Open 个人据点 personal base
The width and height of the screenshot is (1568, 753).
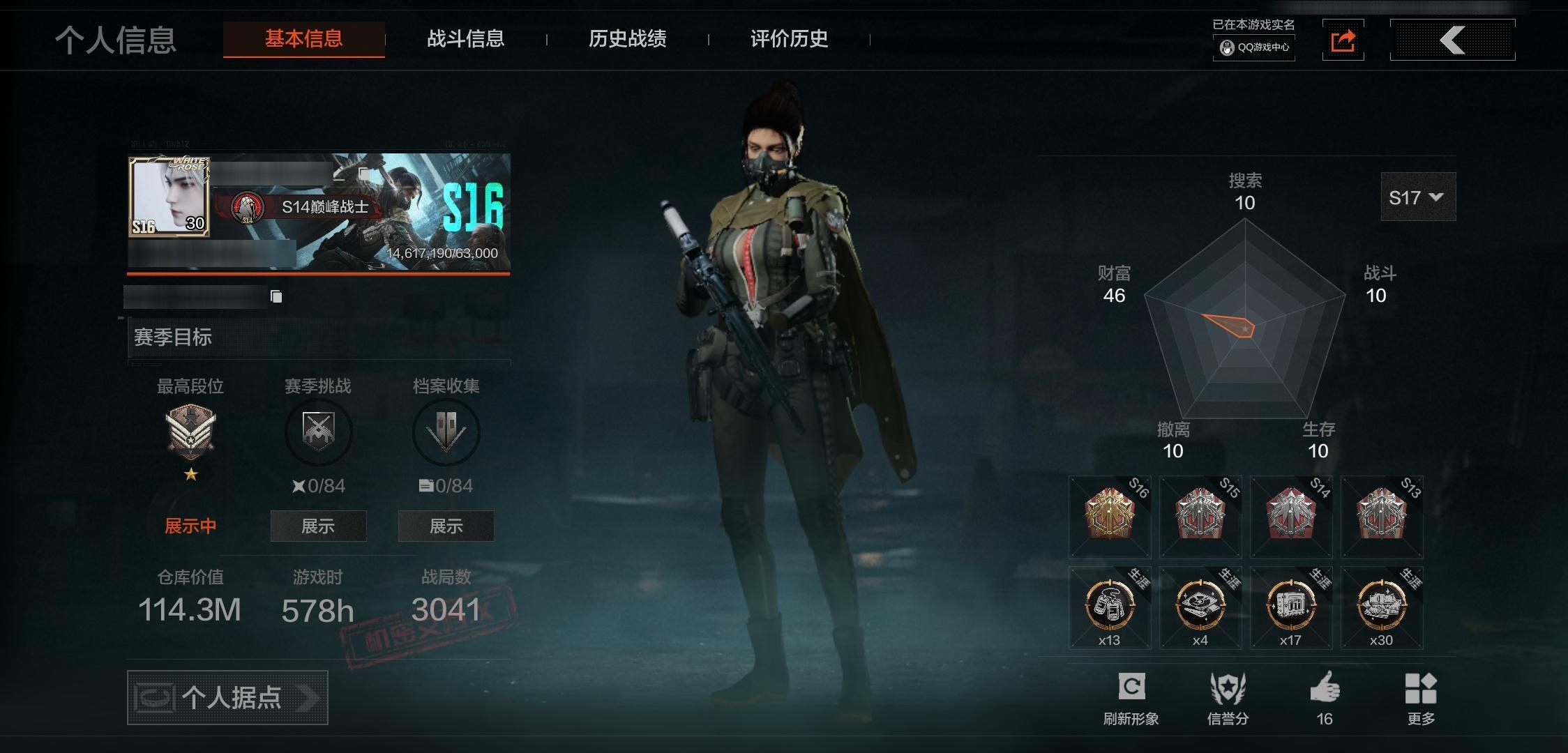coord(227,697)
